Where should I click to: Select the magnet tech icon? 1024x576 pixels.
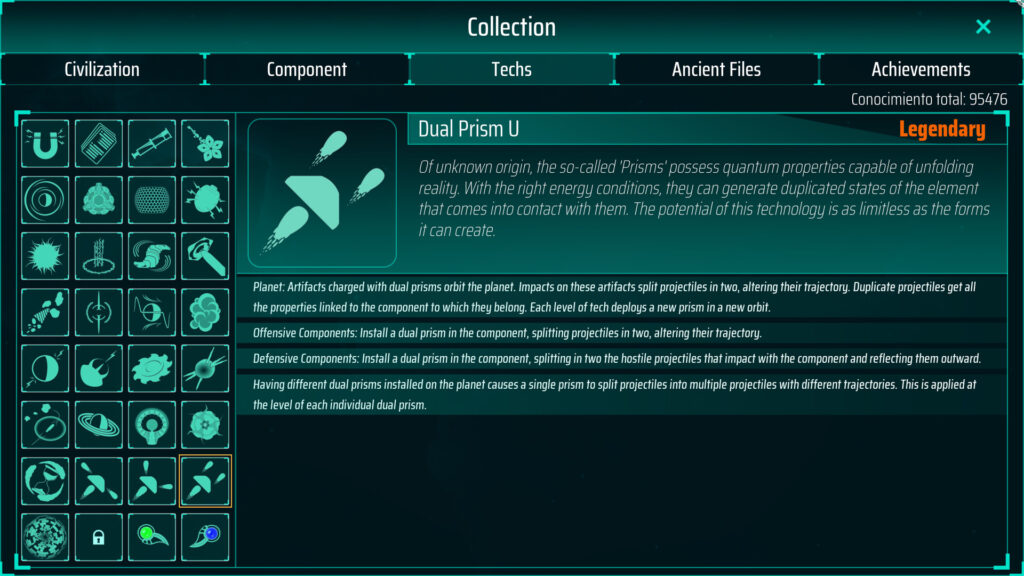(46, 144)
